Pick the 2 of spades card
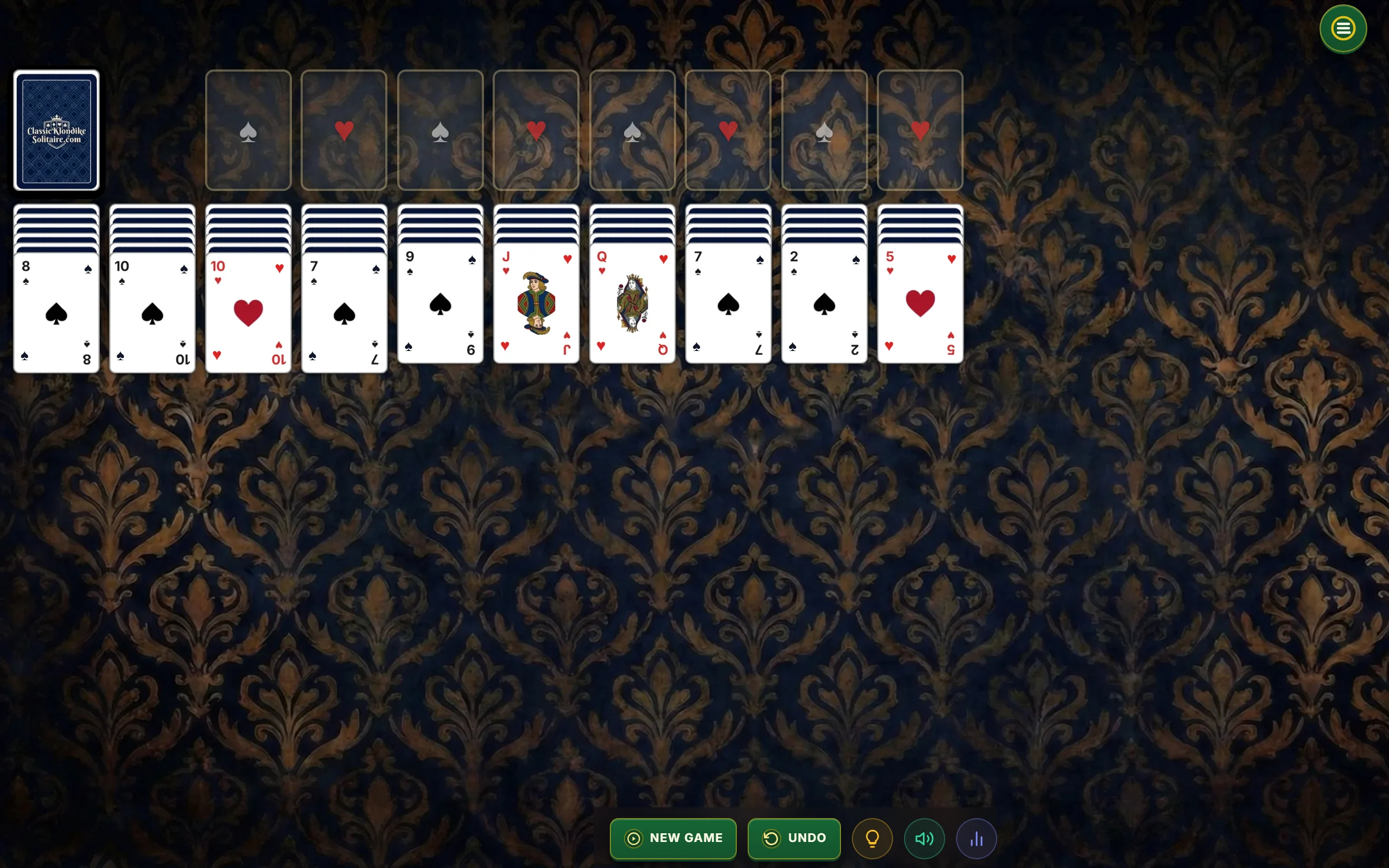Image resolution: width=1389 pixels, height=868 pixels. [x=824, y=304]
